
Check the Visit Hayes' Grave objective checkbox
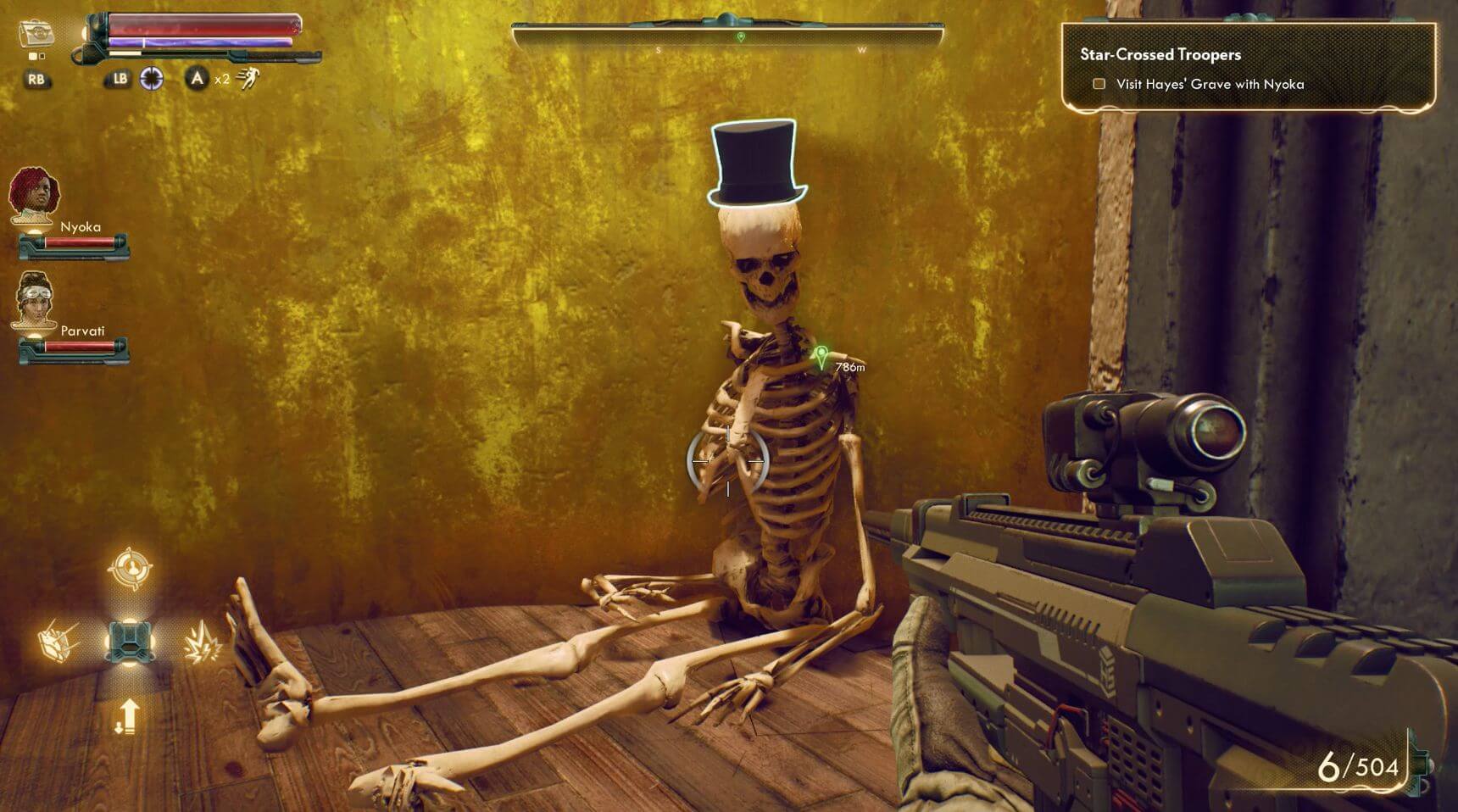(1099, 84)
